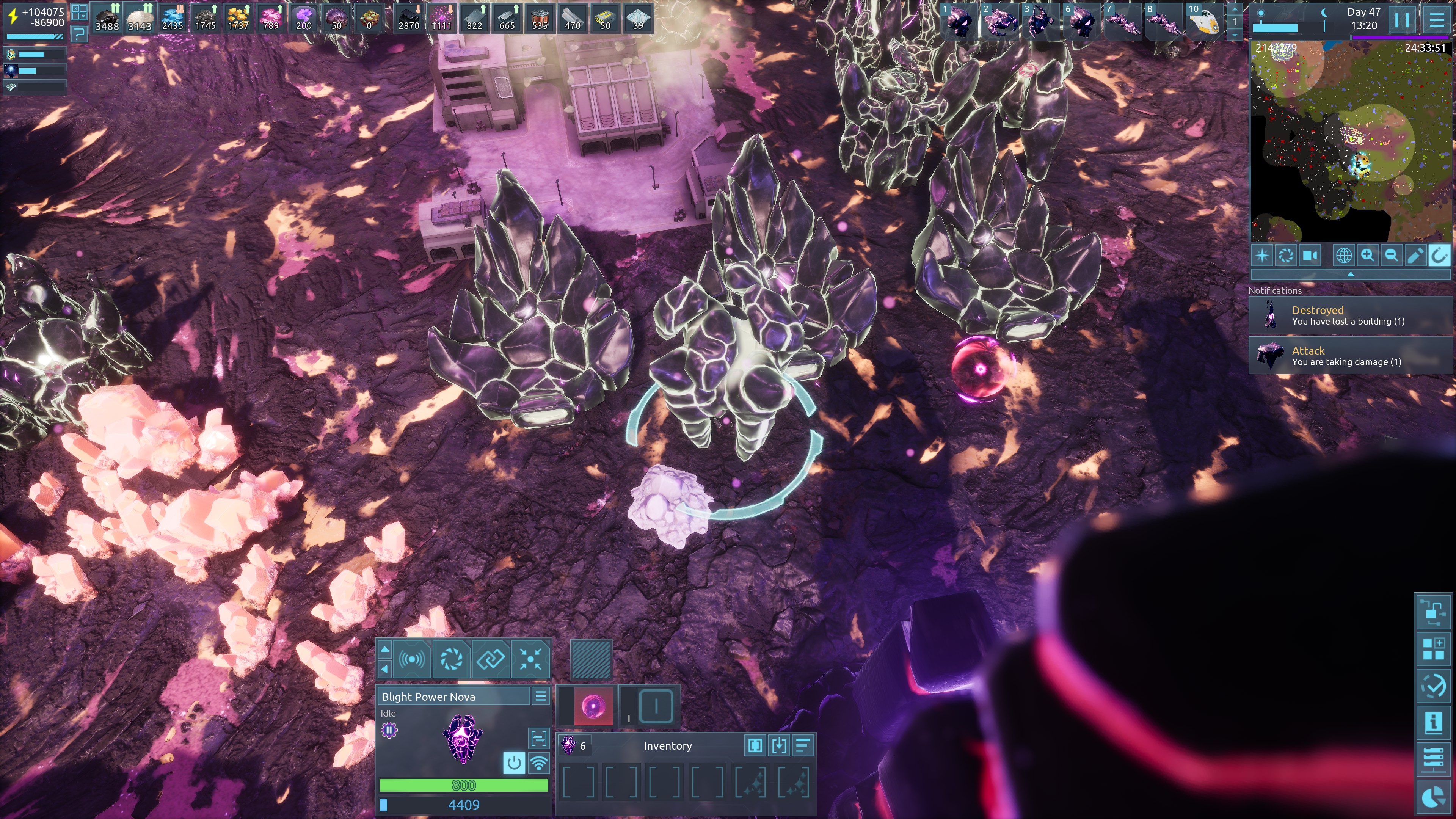The width and height of the screenshot is (1456, 819).
Task: Open the pie chart statistics panel
Action: coord(1433,797)
